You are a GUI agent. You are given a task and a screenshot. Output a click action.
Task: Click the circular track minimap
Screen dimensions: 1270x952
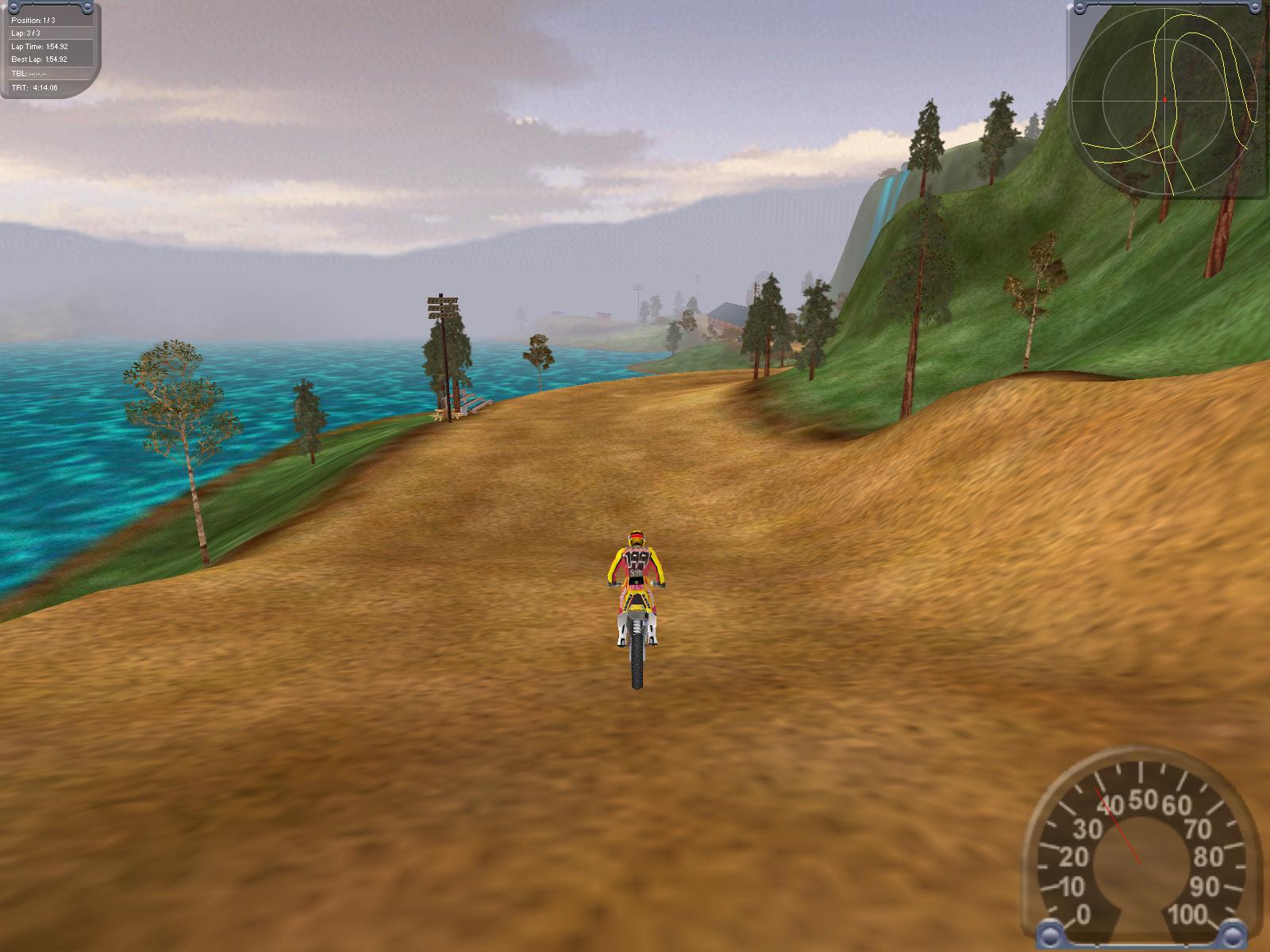(1165, 100)
